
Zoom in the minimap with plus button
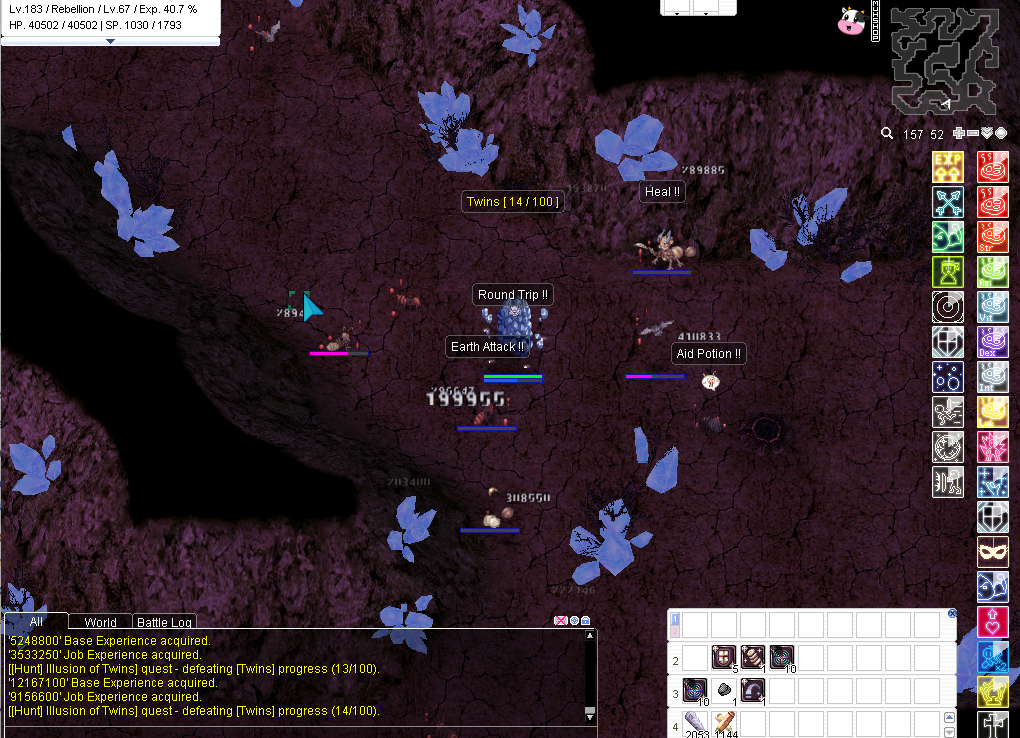coord(959,134)
